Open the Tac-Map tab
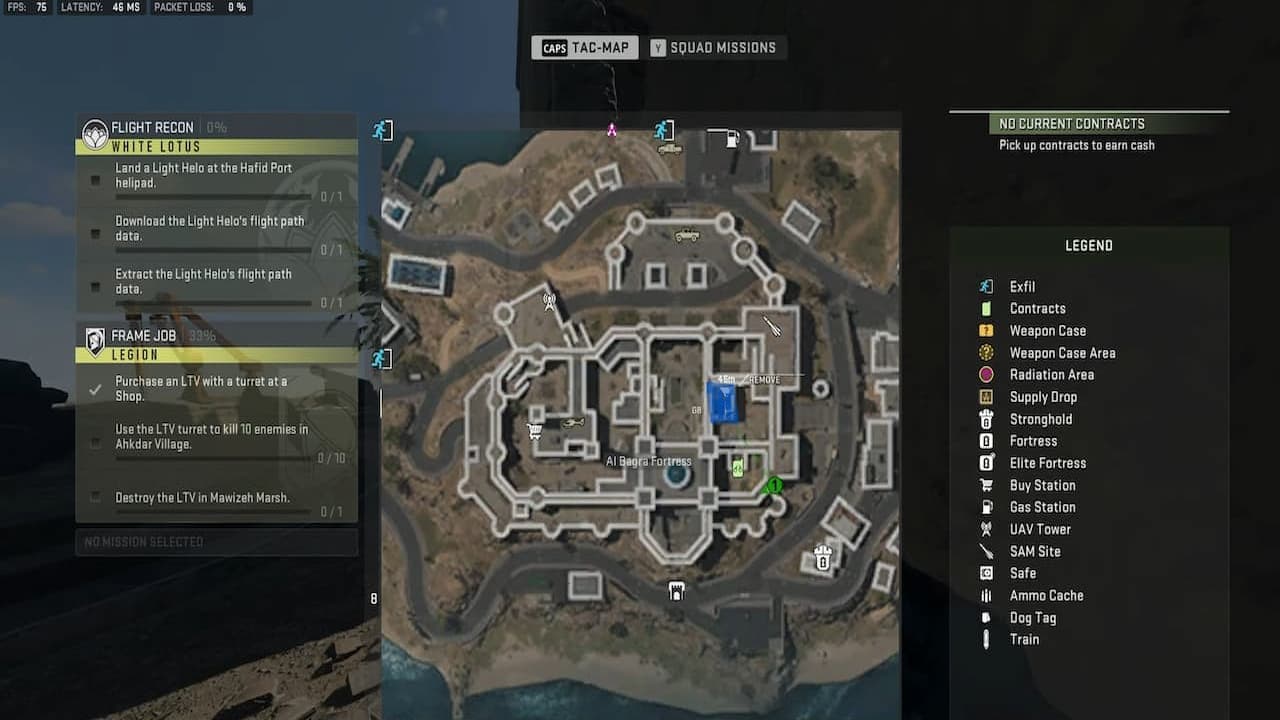 tap(584, 47)
